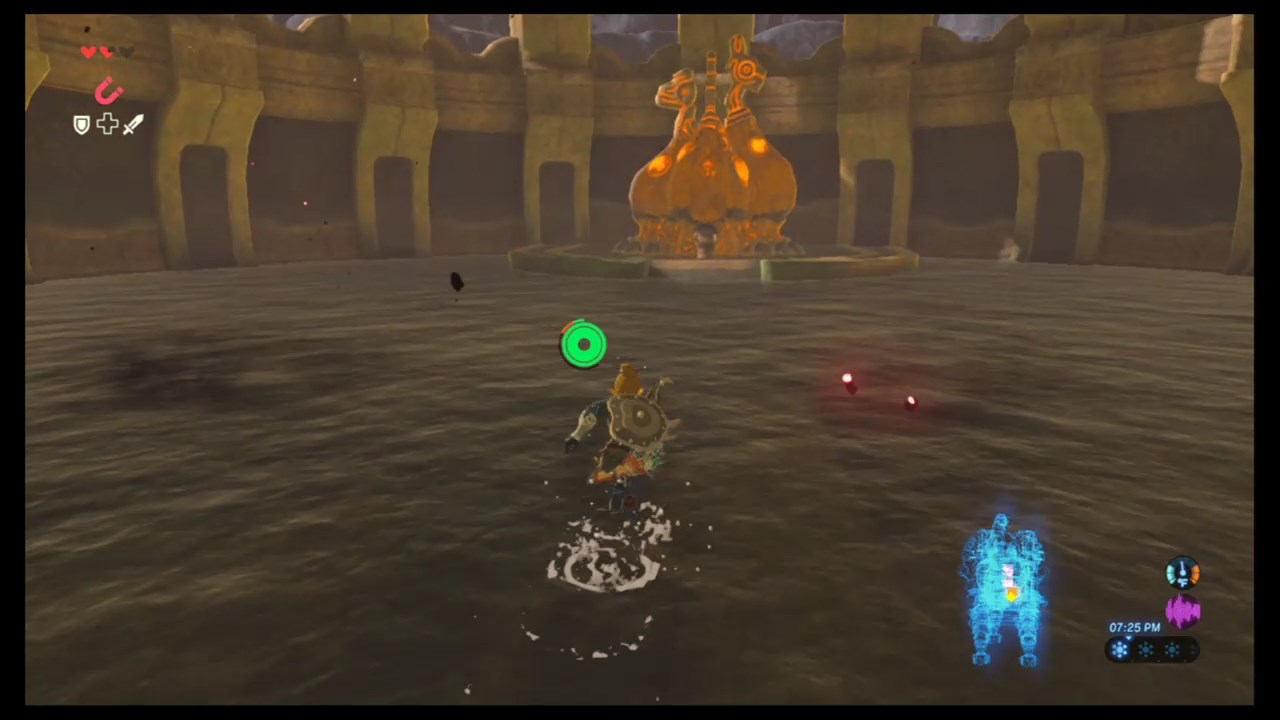Click the sword weapon slot icon
This screenshot has width=1280, height=720.
[x=132, y=125]
